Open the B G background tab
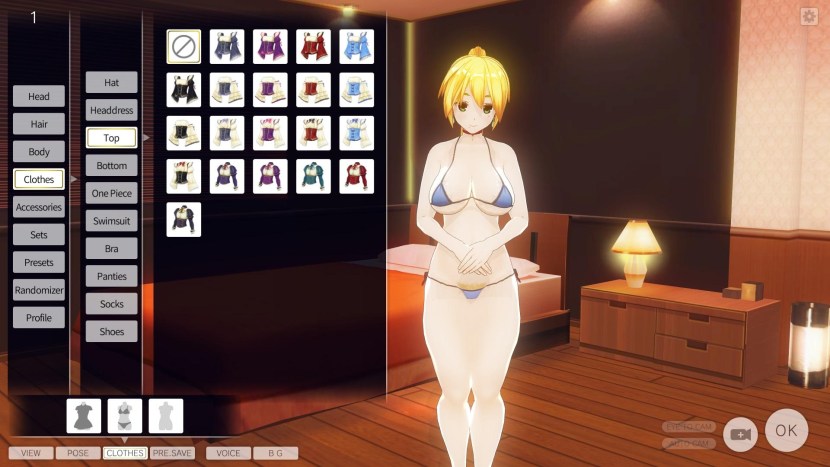 pos(275,453)
